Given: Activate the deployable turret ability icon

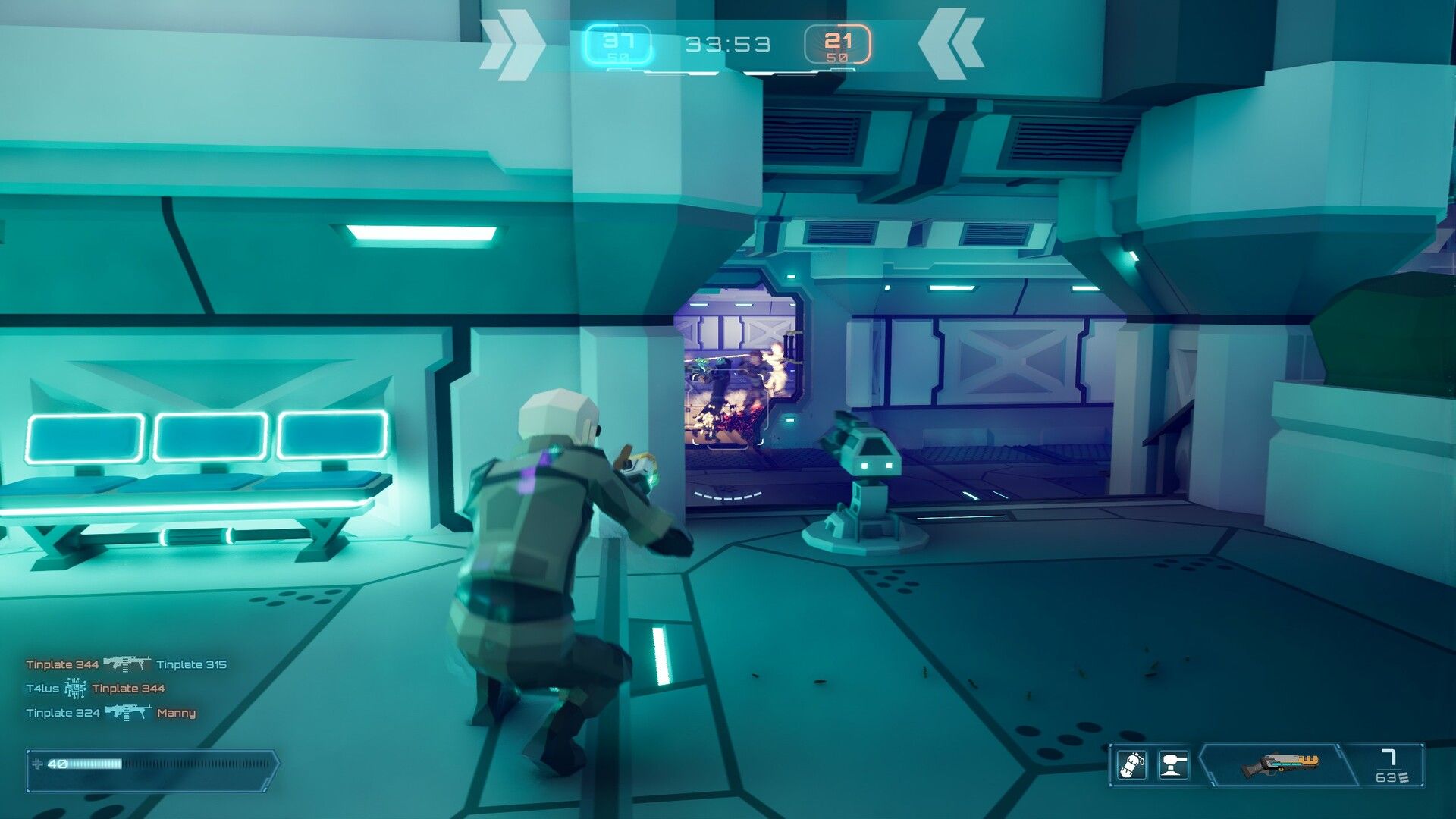Looking at the screenshot, I should tap(1173, 765).
